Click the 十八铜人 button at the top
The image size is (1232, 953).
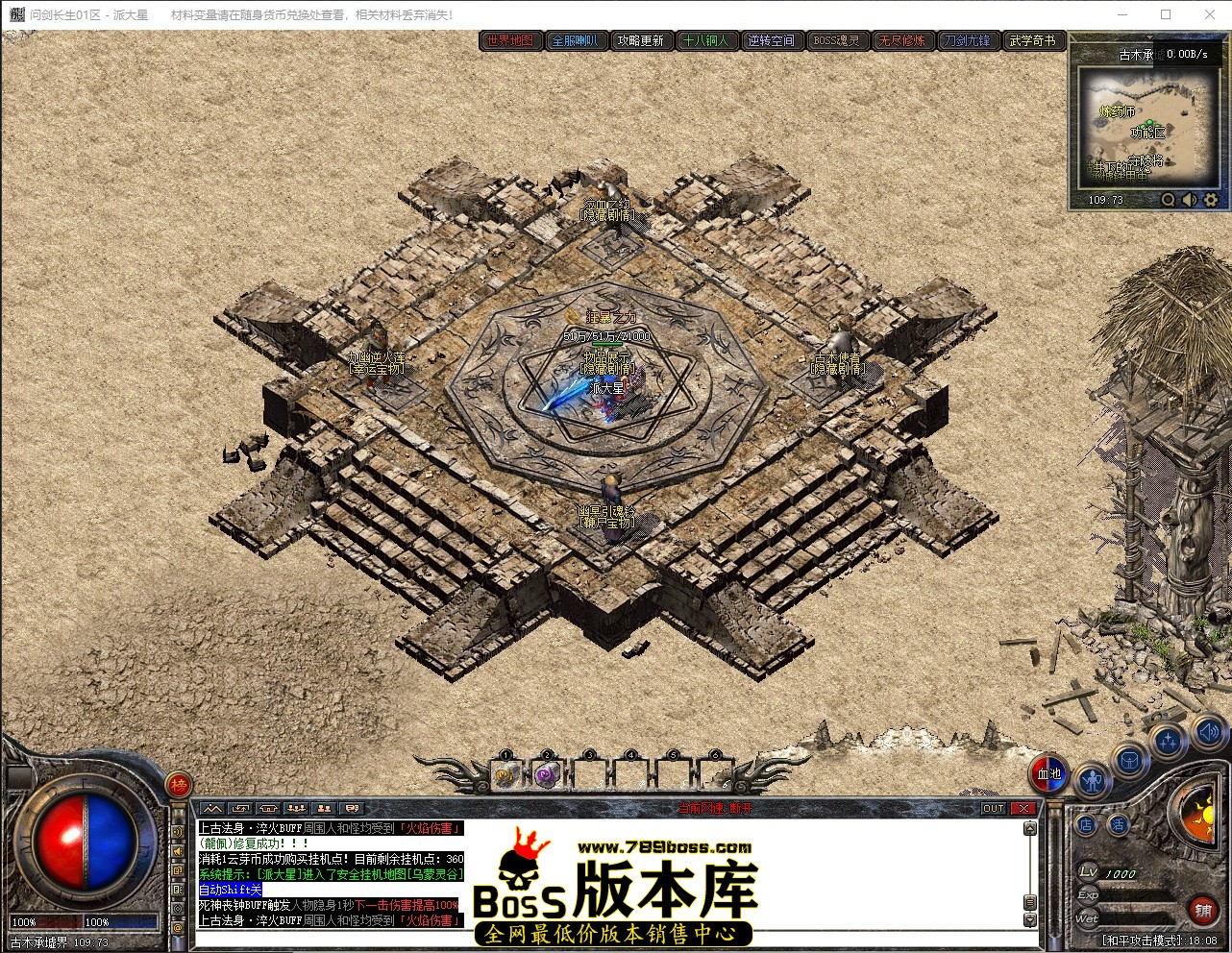click(x=707, y=41)
